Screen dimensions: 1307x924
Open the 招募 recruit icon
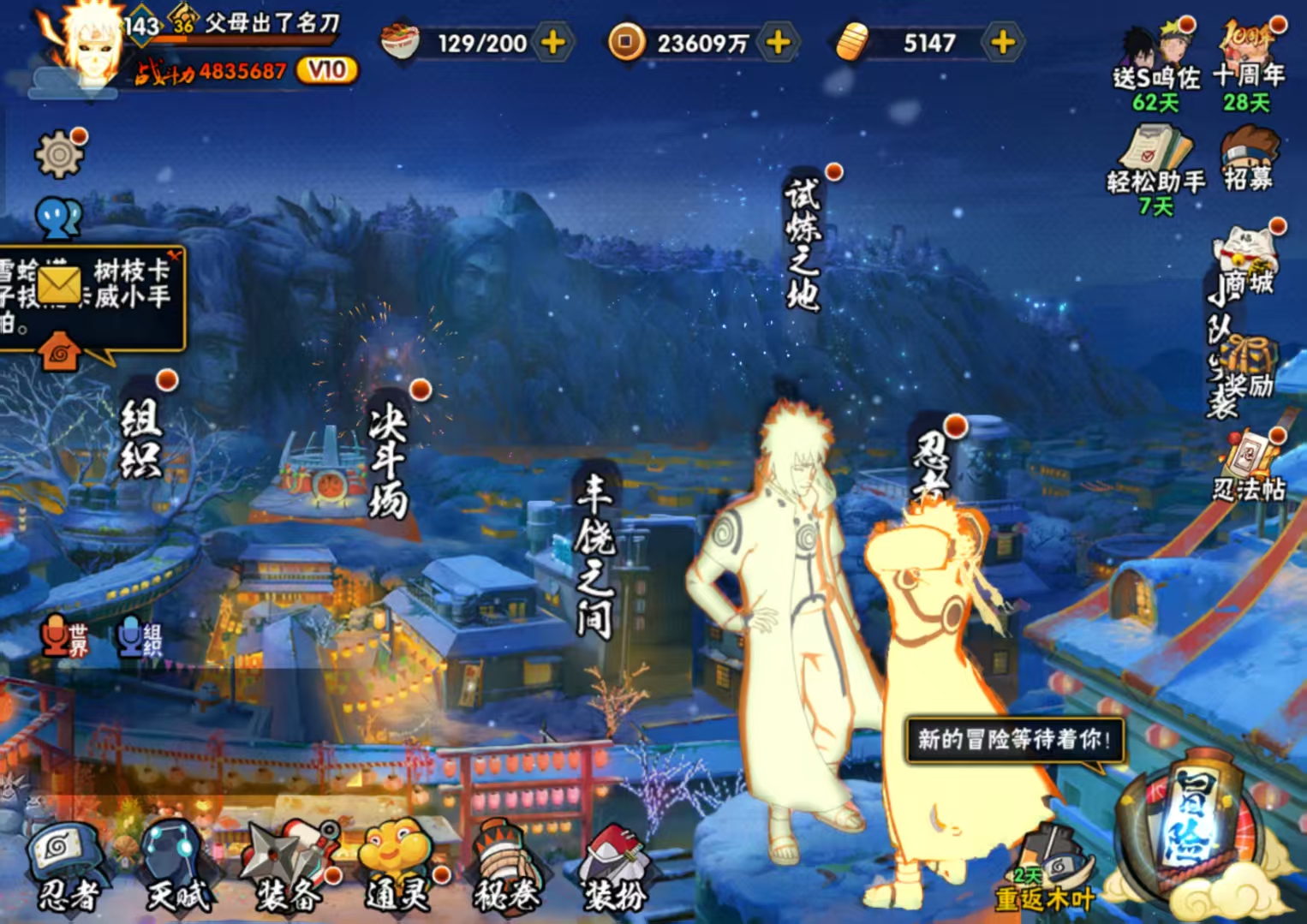point(1248,159)
